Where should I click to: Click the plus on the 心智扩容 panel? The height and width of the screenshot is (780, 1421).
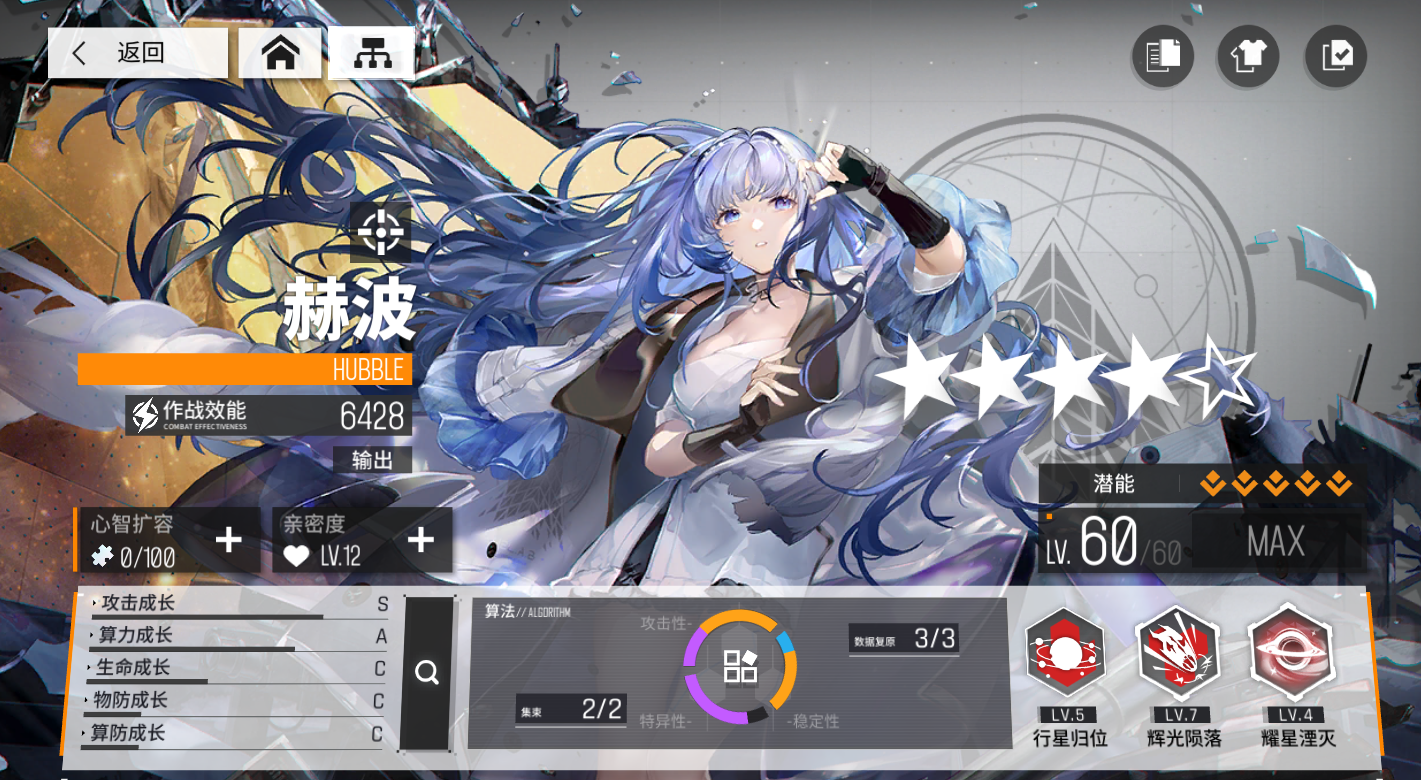228,539
